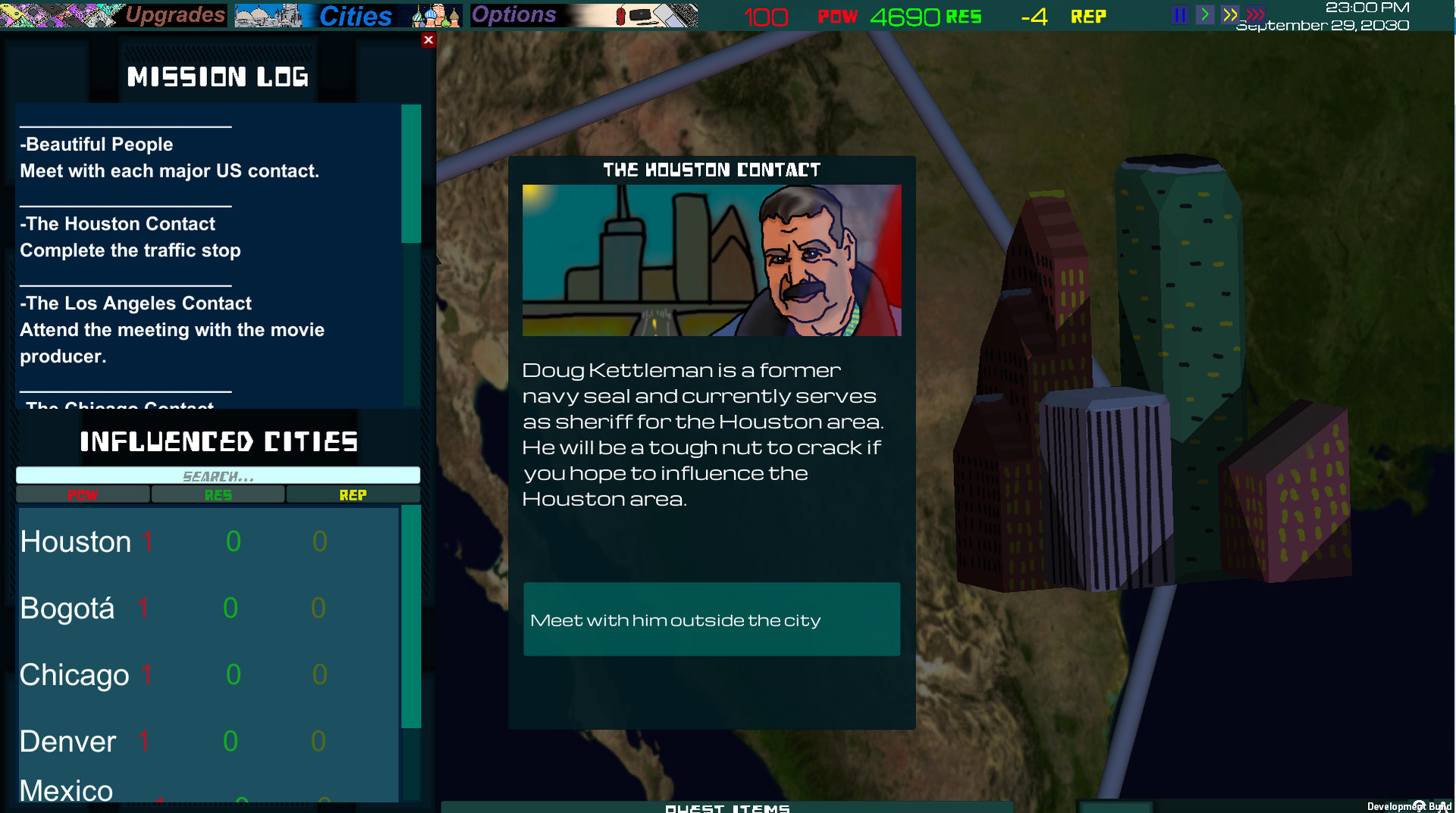Pause the game with the pause control
1456x813 pixels.
tap(1179, 14)
